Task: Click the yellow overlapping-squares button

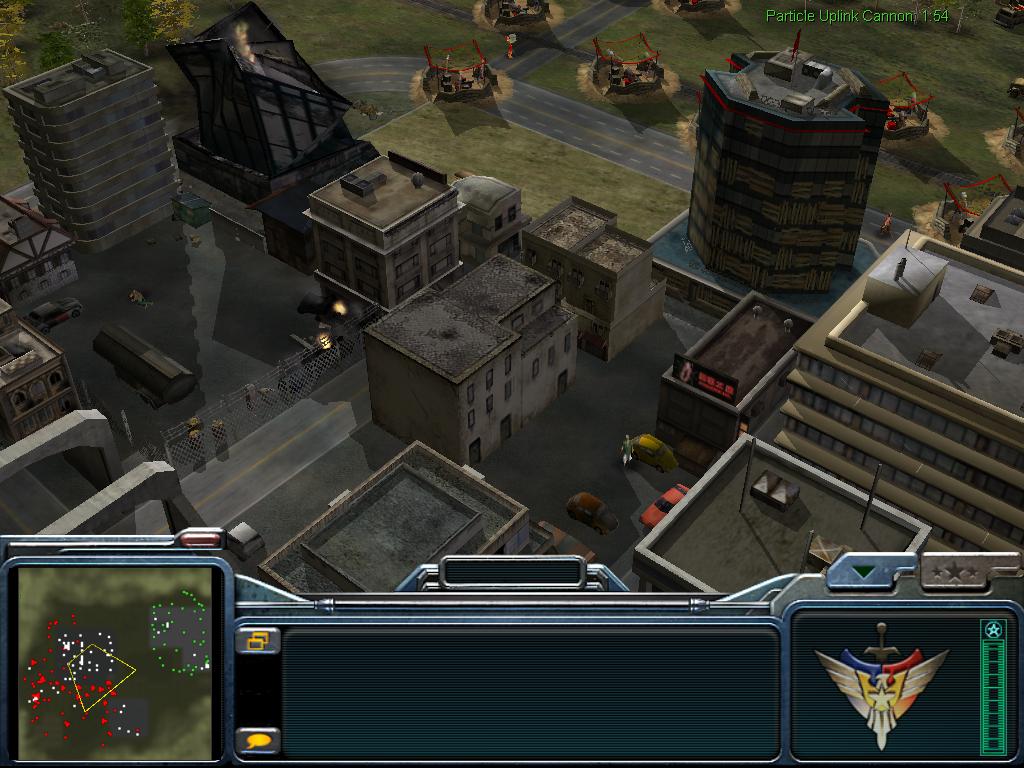Action: pyautogui.click(x=258, y=641)
